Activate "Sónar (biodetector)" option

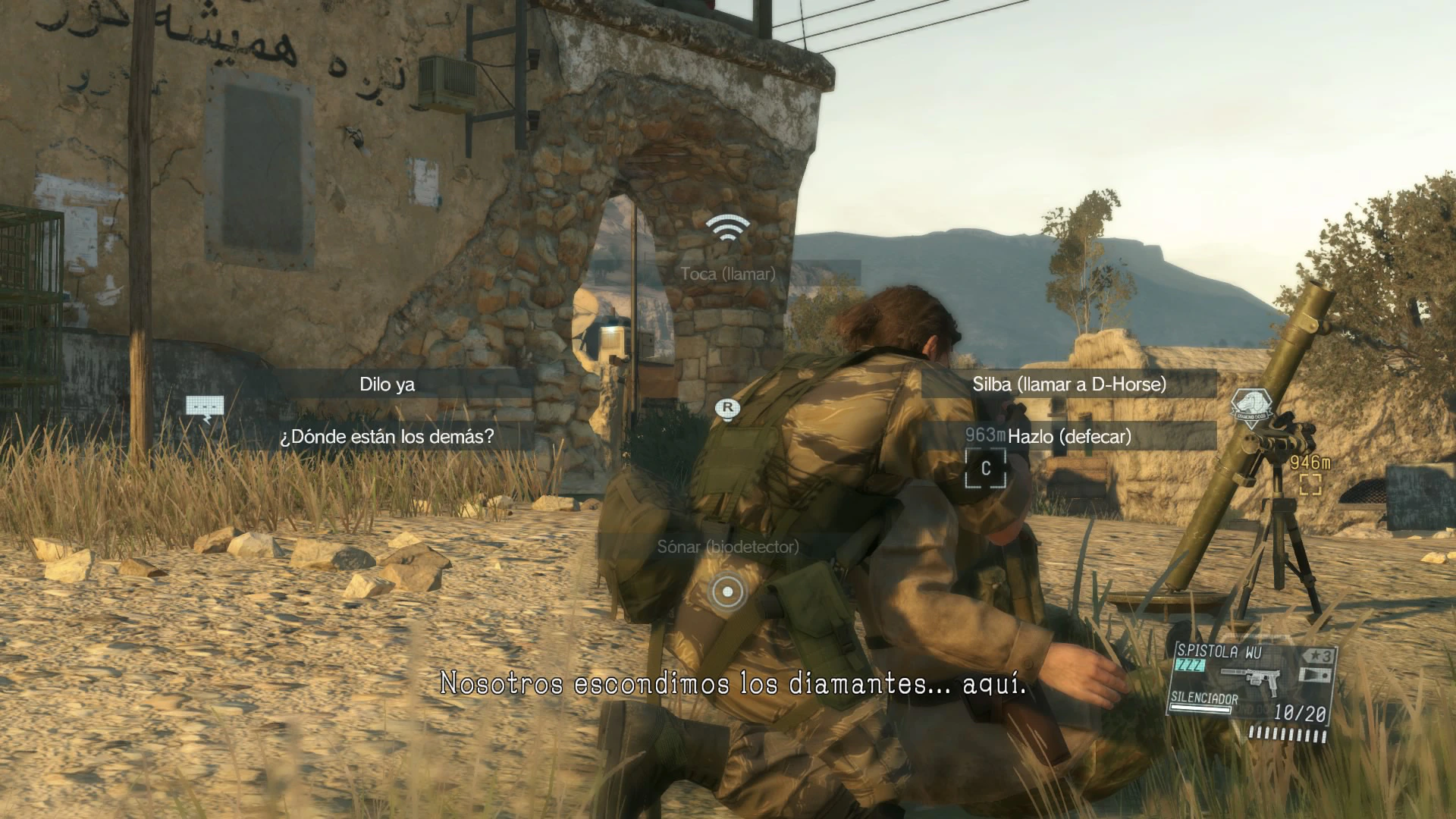pyautogui.click(x=727, y=547)
